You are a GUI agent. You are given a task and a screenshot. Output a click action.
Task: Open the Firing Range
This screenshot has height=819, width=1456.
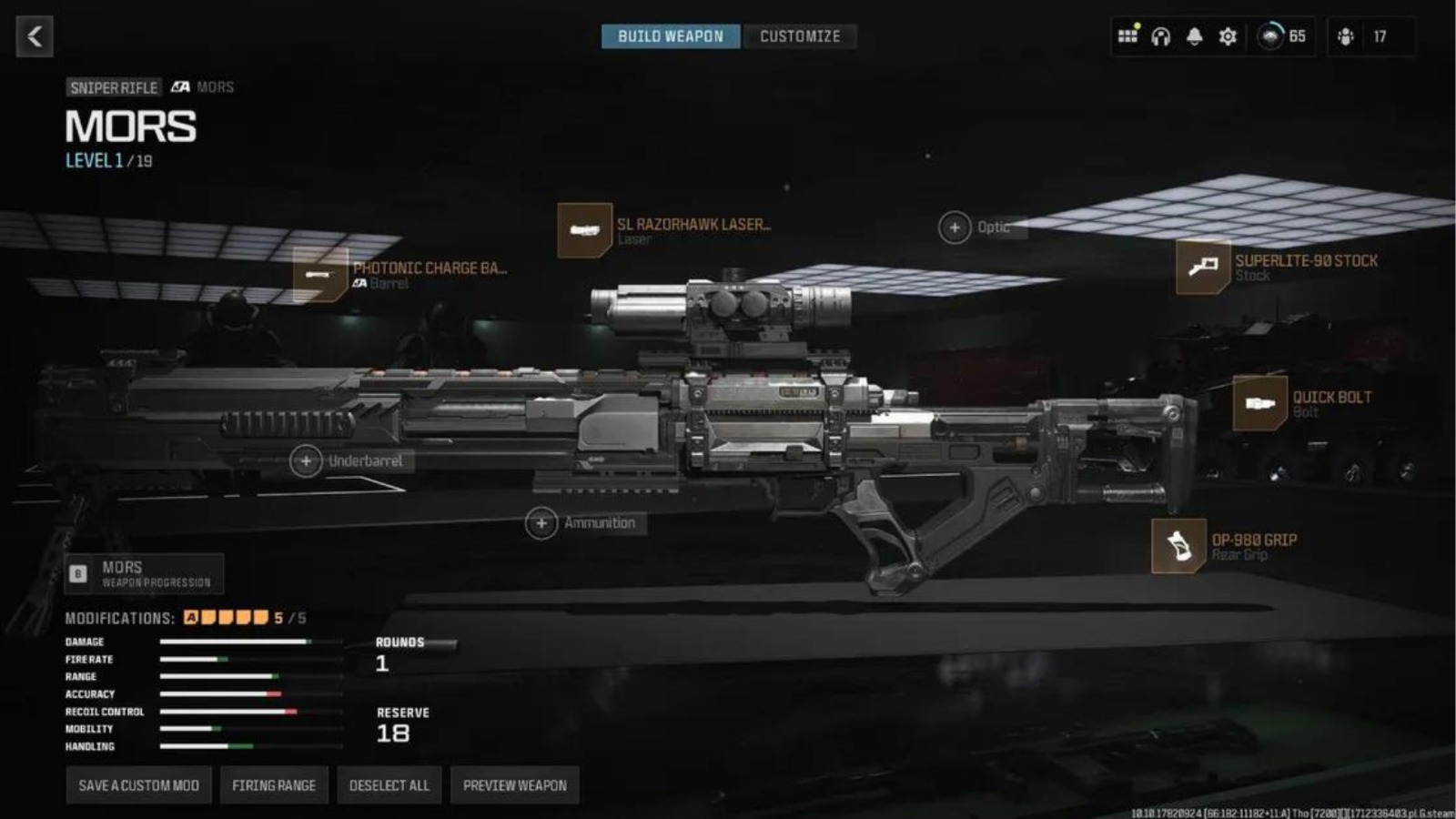[x=274, y=784]
